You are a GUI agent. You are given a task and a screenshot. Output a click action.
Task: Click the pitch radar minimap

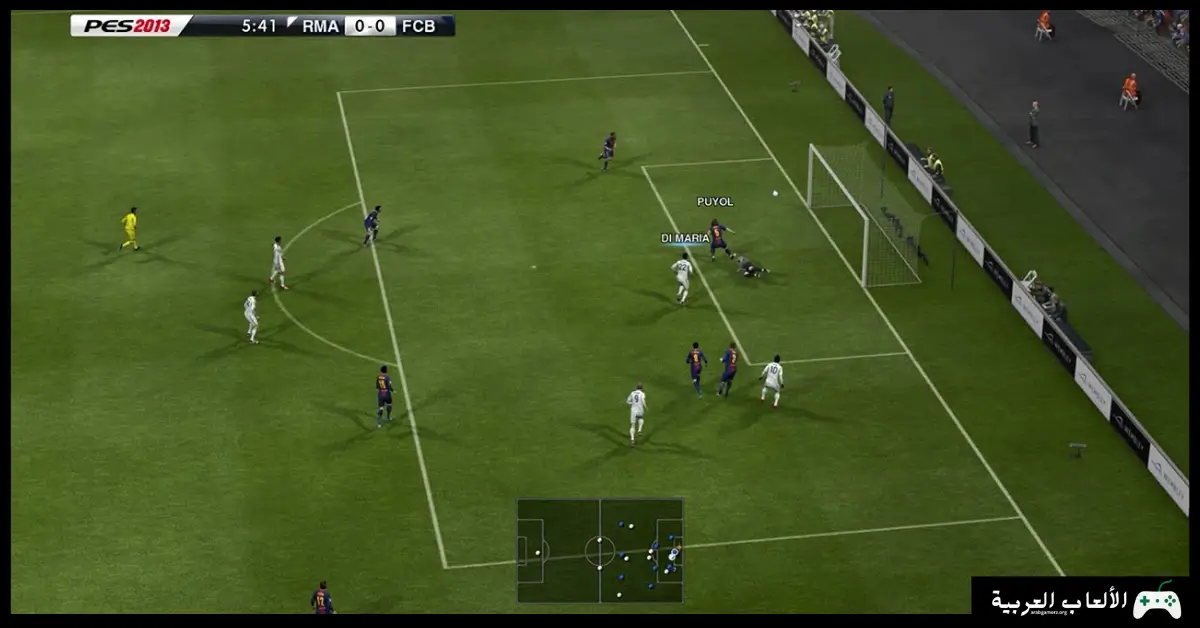[600, 551]
